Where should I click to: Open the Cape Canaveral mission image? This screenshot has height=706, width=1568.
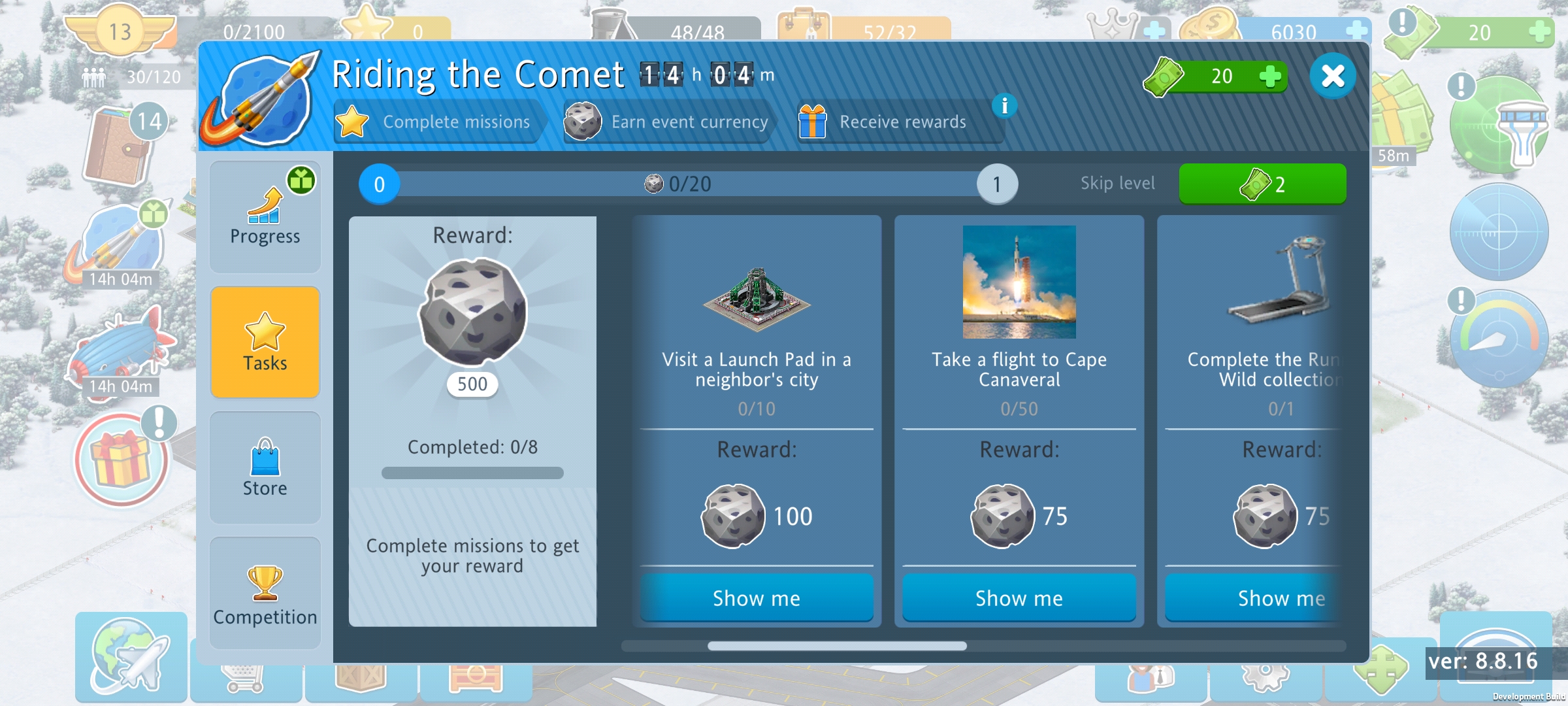point(1019,282)
